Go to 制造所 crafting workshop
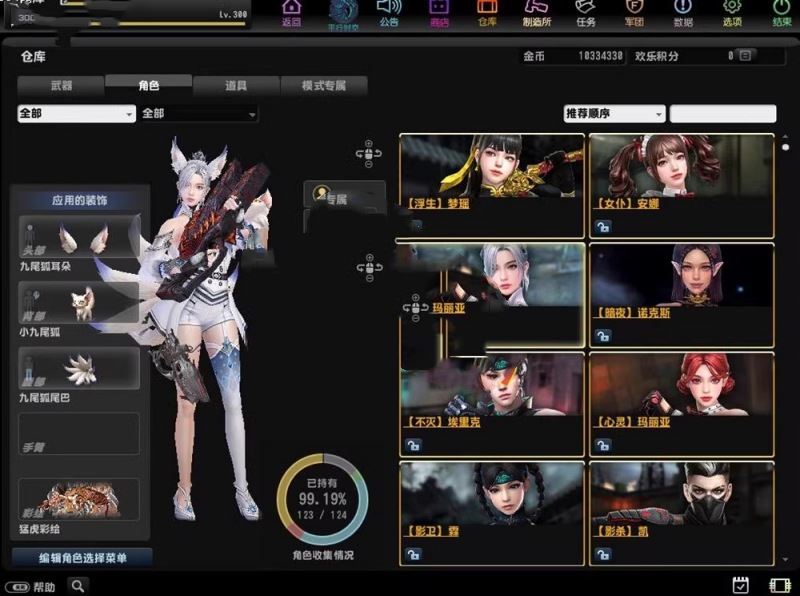Image resolution: width=800 pixels, height=596 pixels. (537, 13)
